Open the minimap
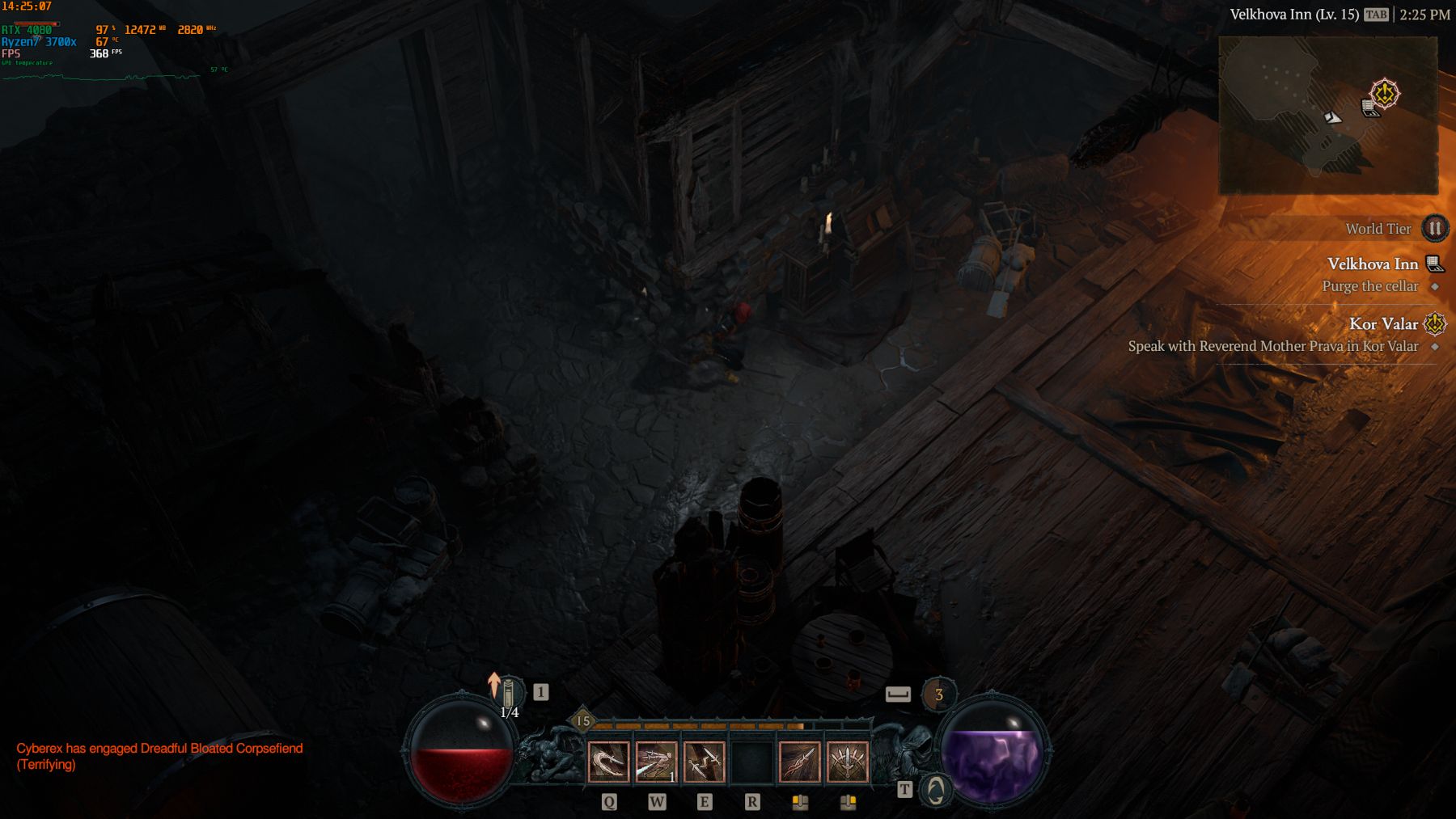The image size is (1456, 819). click(x=1327, y=116)
